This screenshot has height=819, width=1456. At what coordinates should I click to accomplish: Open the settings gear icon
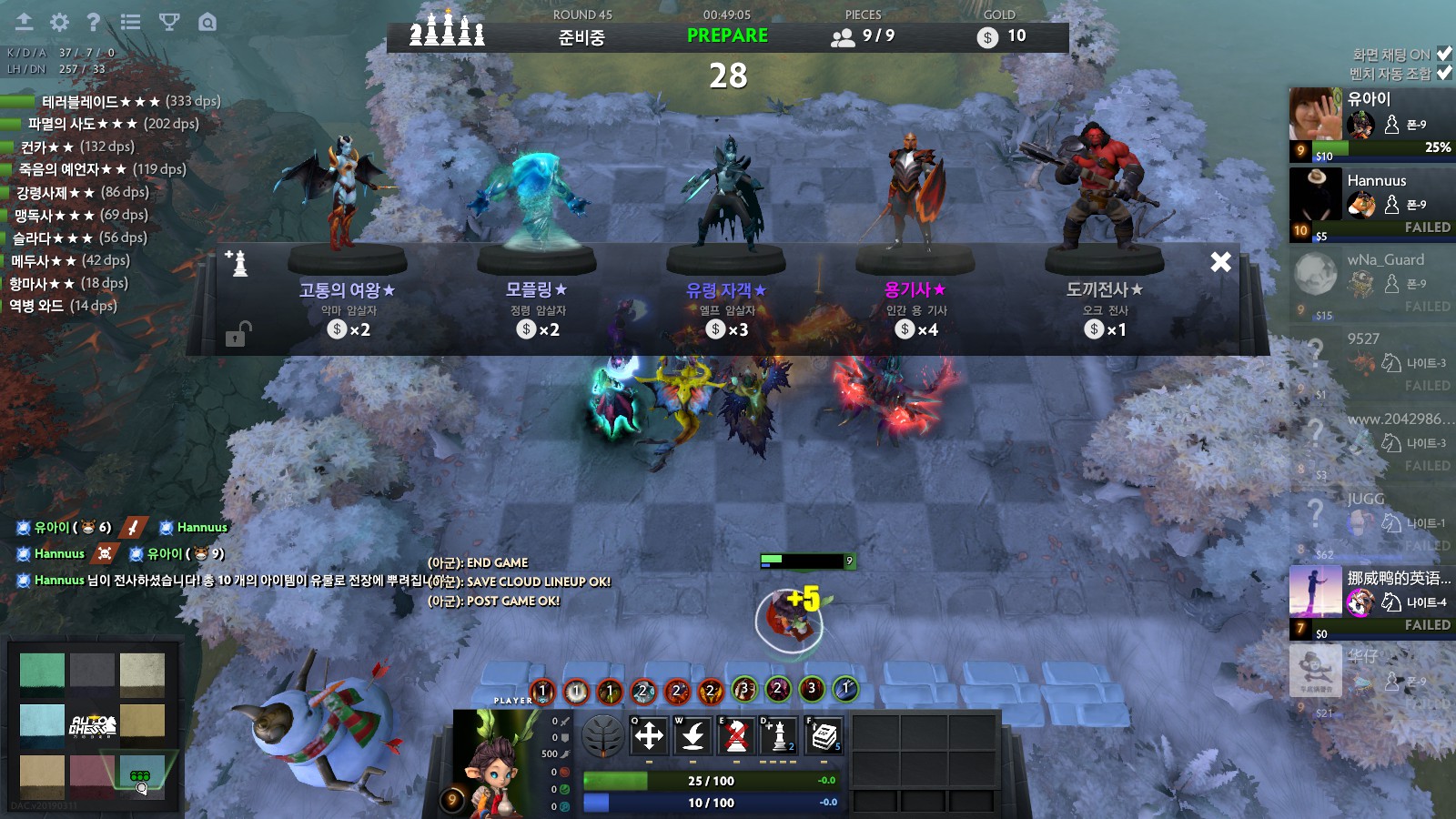pyautogui.click(x=59, y=22)
